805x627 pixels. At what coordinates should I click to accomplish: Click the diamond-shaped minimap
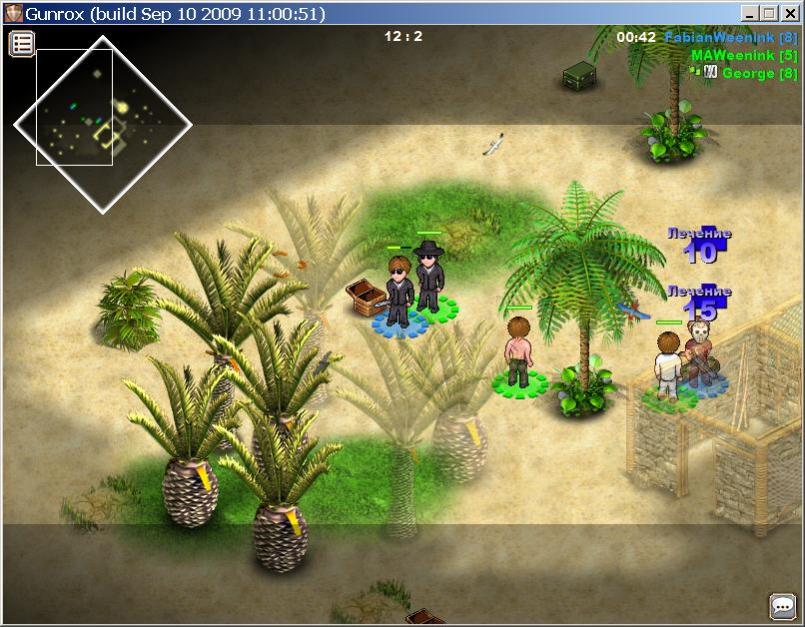pos(102,124)
